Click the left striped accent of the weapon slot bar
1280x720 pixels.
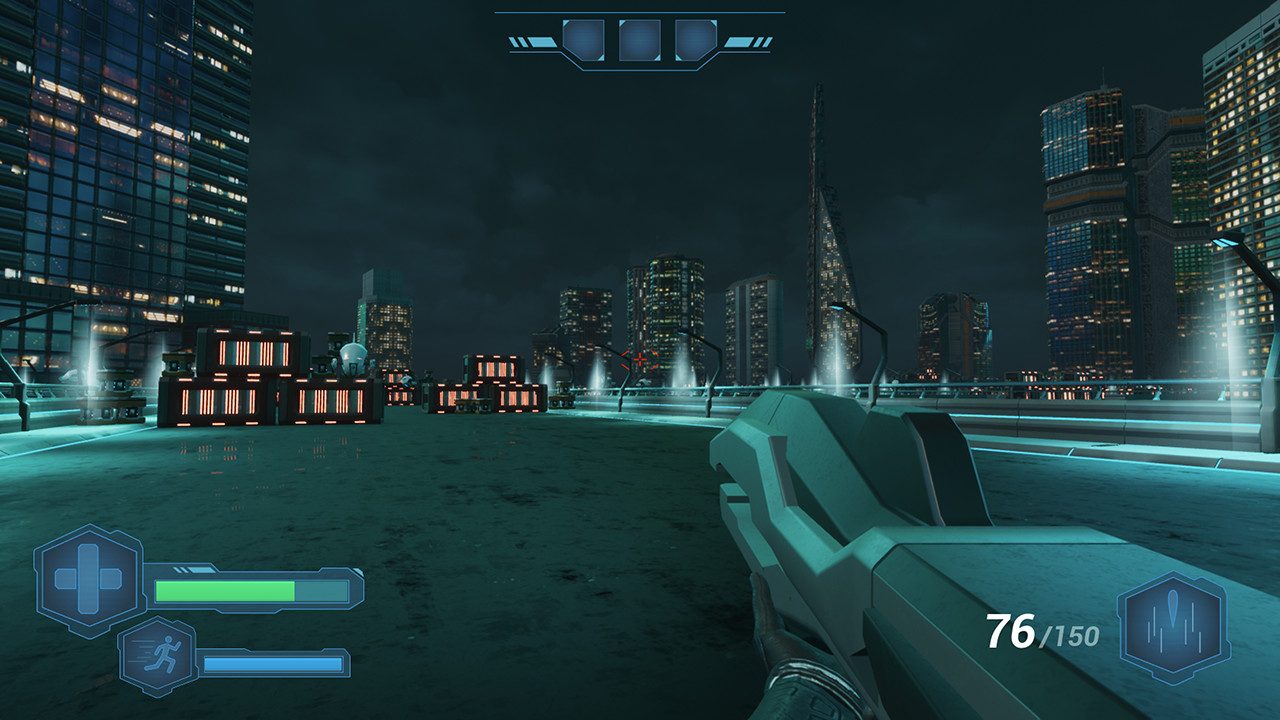(x=531, y=40)
